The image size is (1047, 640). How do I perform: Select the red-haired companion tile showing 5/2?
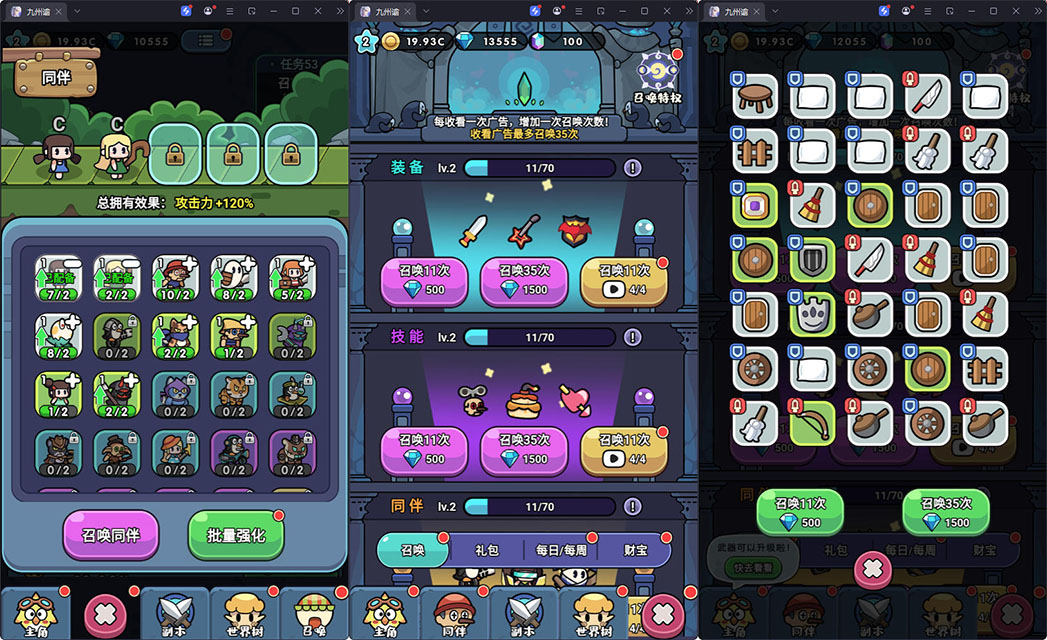click(x=292, y=278)
